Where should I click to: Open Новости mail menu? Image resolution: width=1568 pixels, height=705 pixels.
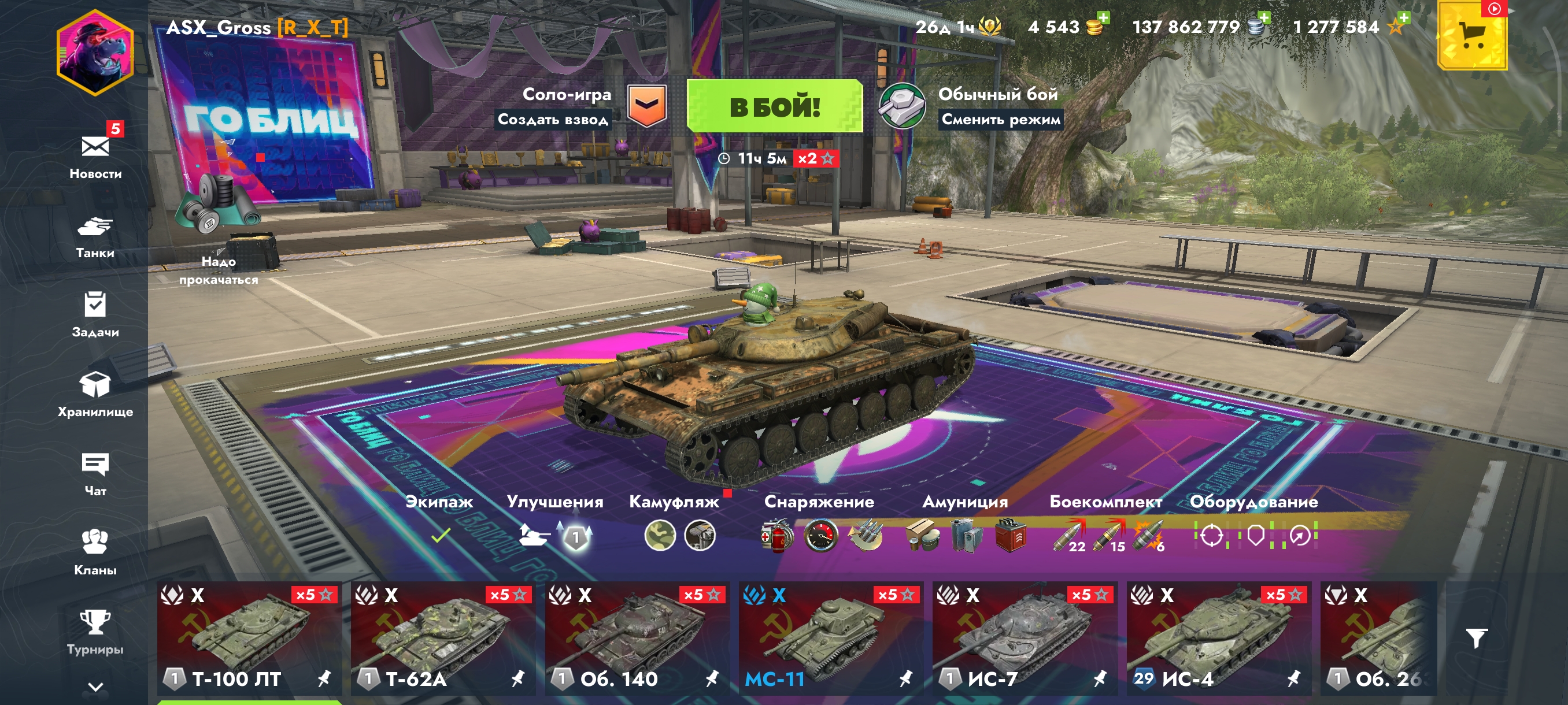tap(95, 154)
